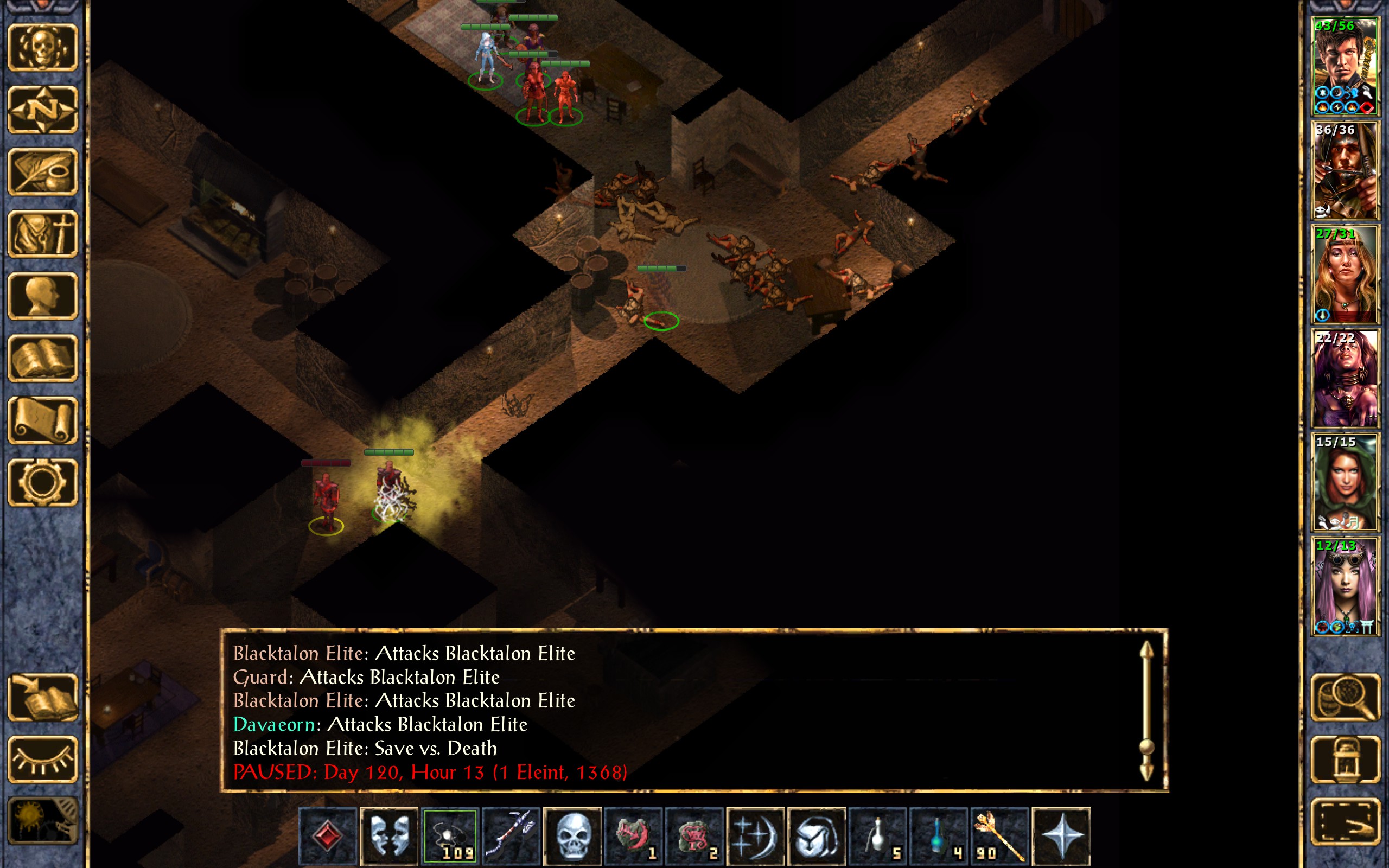Select the hooded red-haired woman portrait

tap(1345, 482)
